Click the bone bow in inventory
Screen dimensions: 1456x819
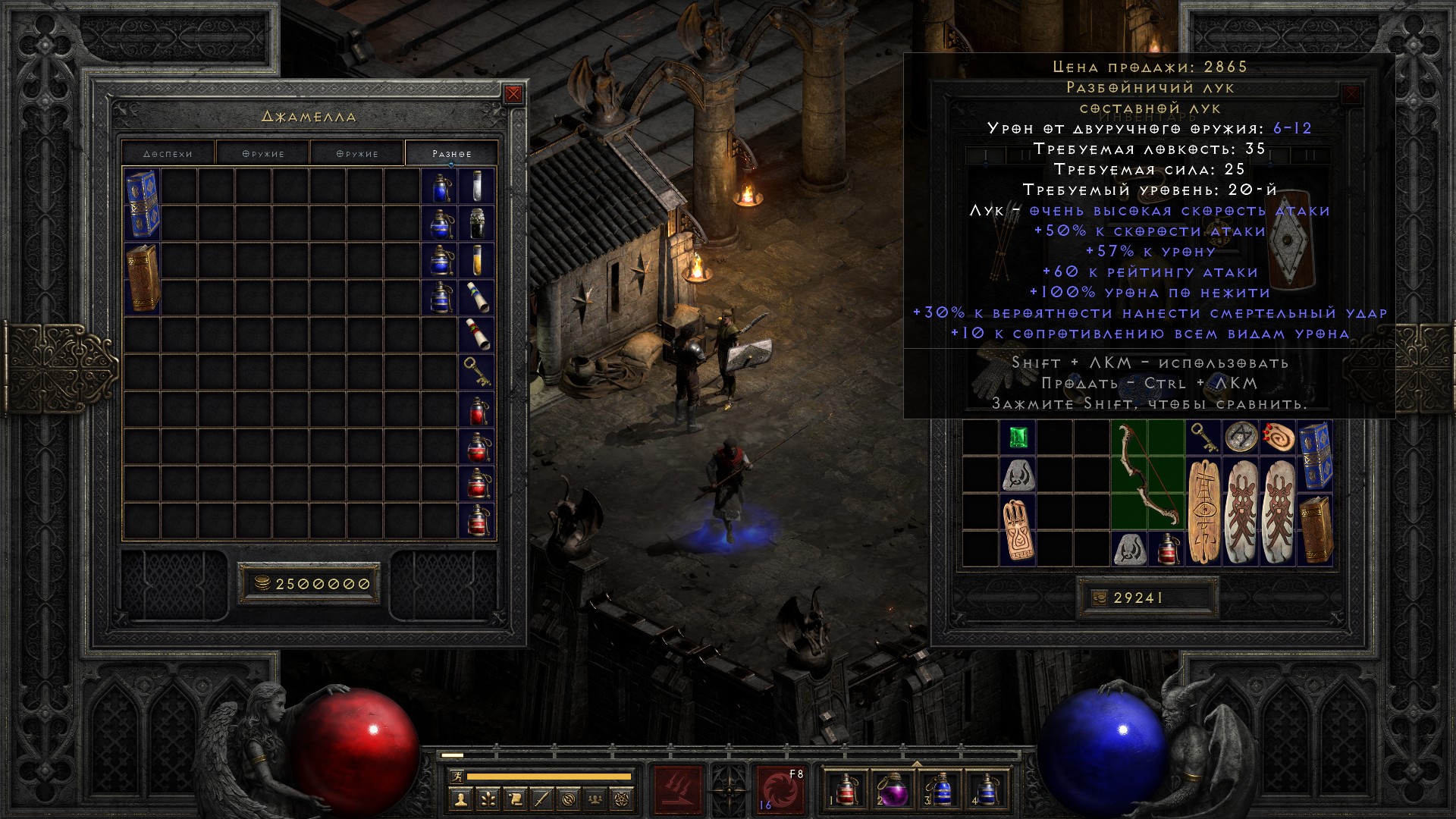pyautogui.click(x=1147, y=475)
